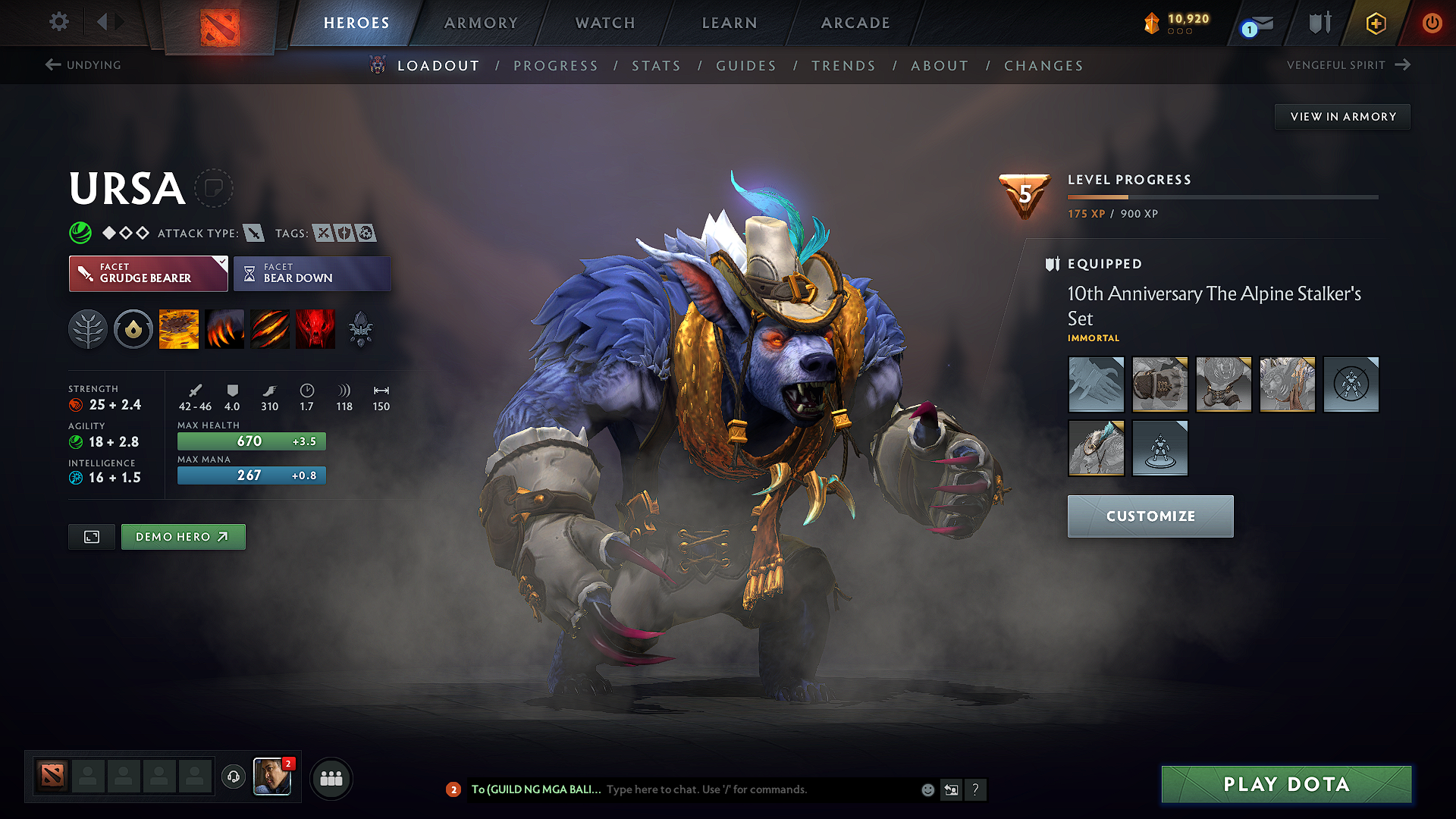
Task: Switch to the STATS tab
Action: 656,65
